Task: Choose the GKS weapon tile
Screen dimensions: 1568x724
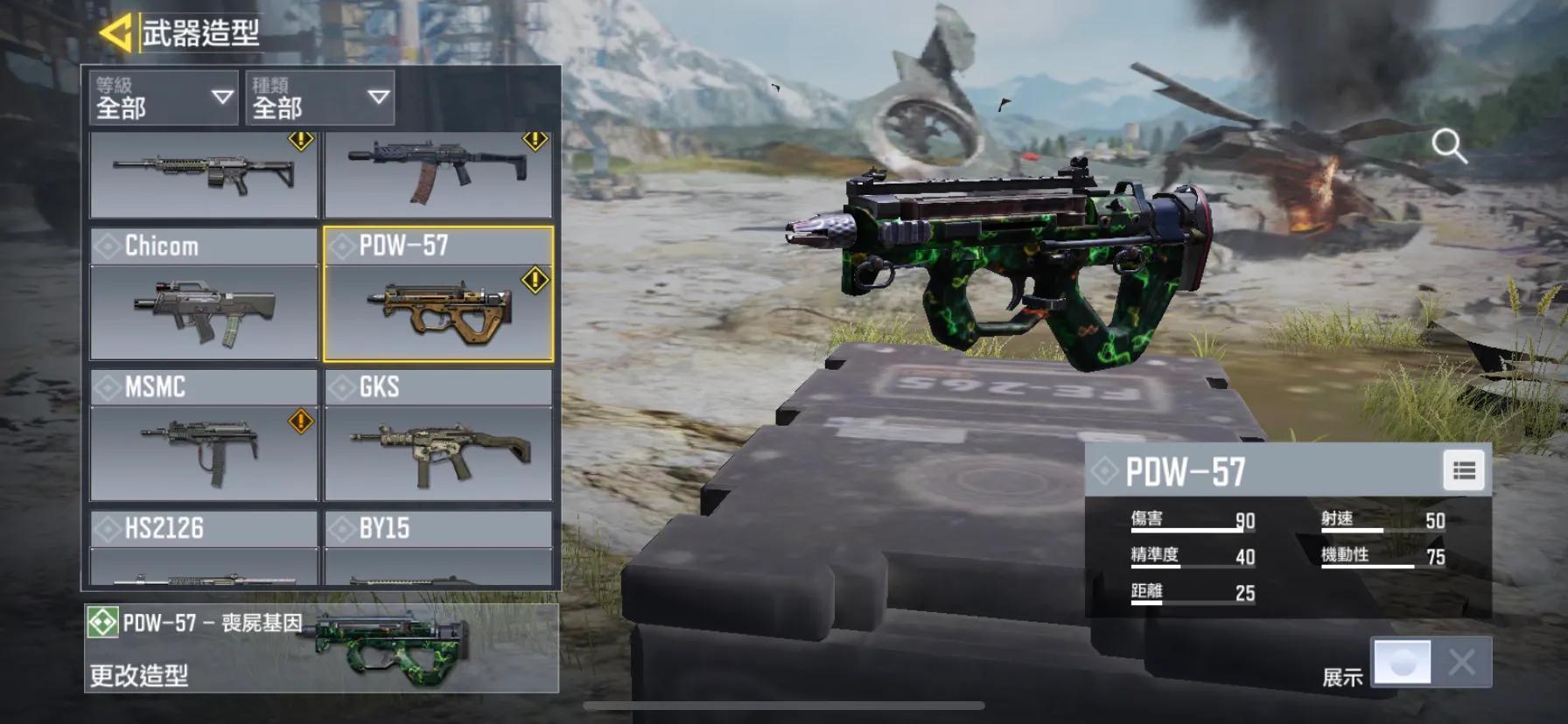Action: coord(438,435)
